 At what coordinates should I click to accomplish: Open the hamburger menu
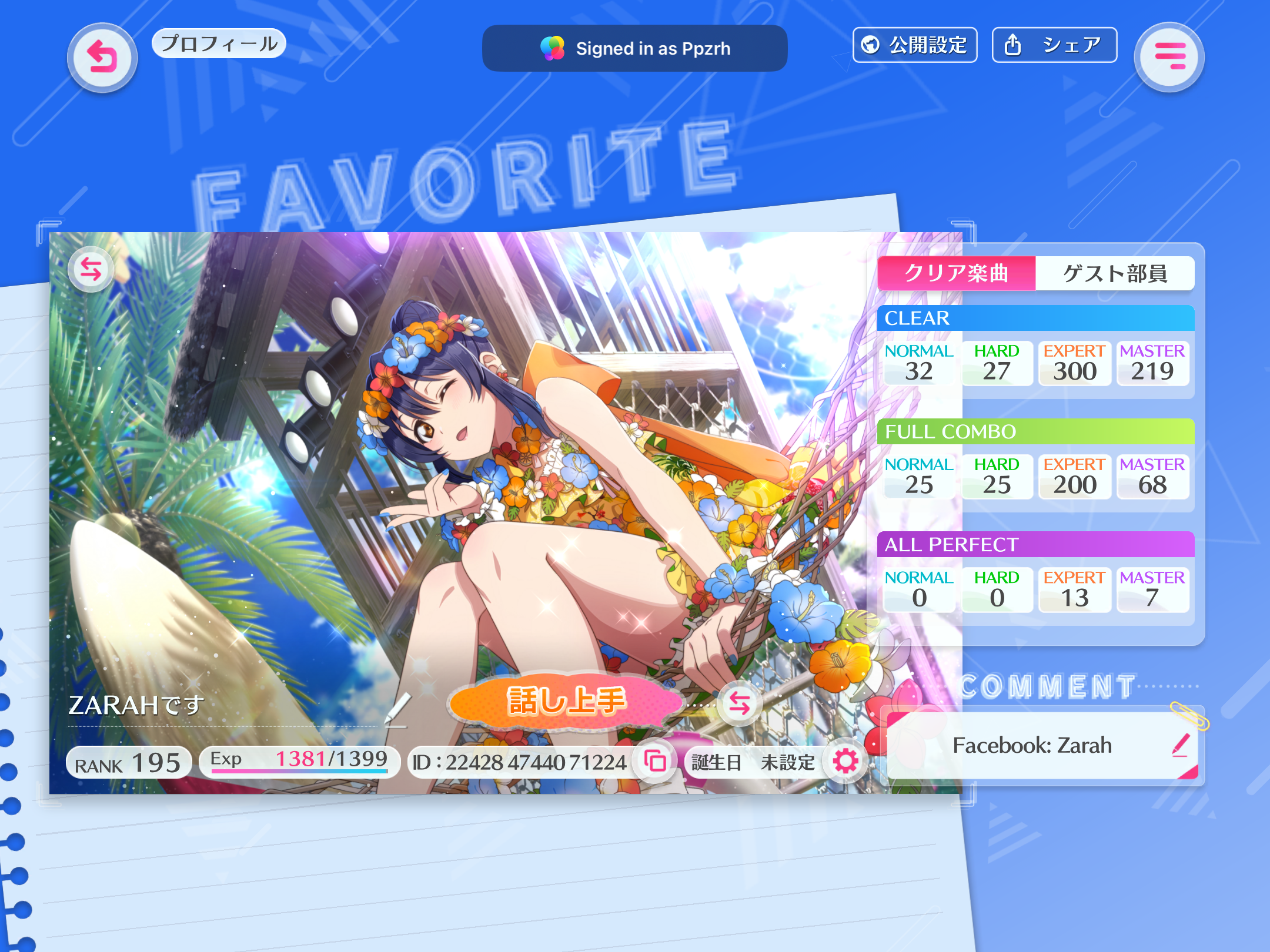pos(1169,58)
